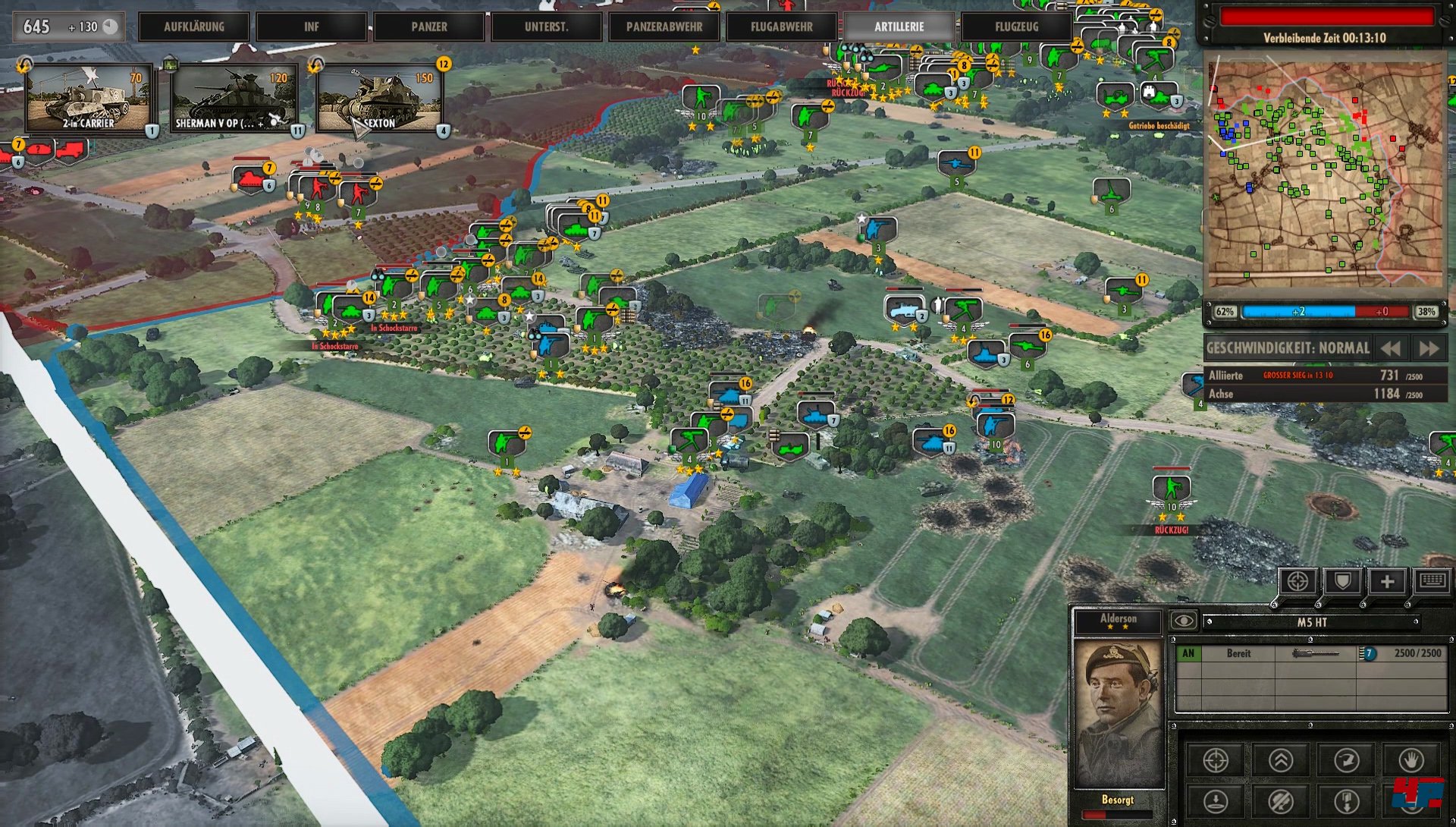
Task: Slow down game speed with rewind arrows
Action: pyautogui.click(x=1391, y=348)
